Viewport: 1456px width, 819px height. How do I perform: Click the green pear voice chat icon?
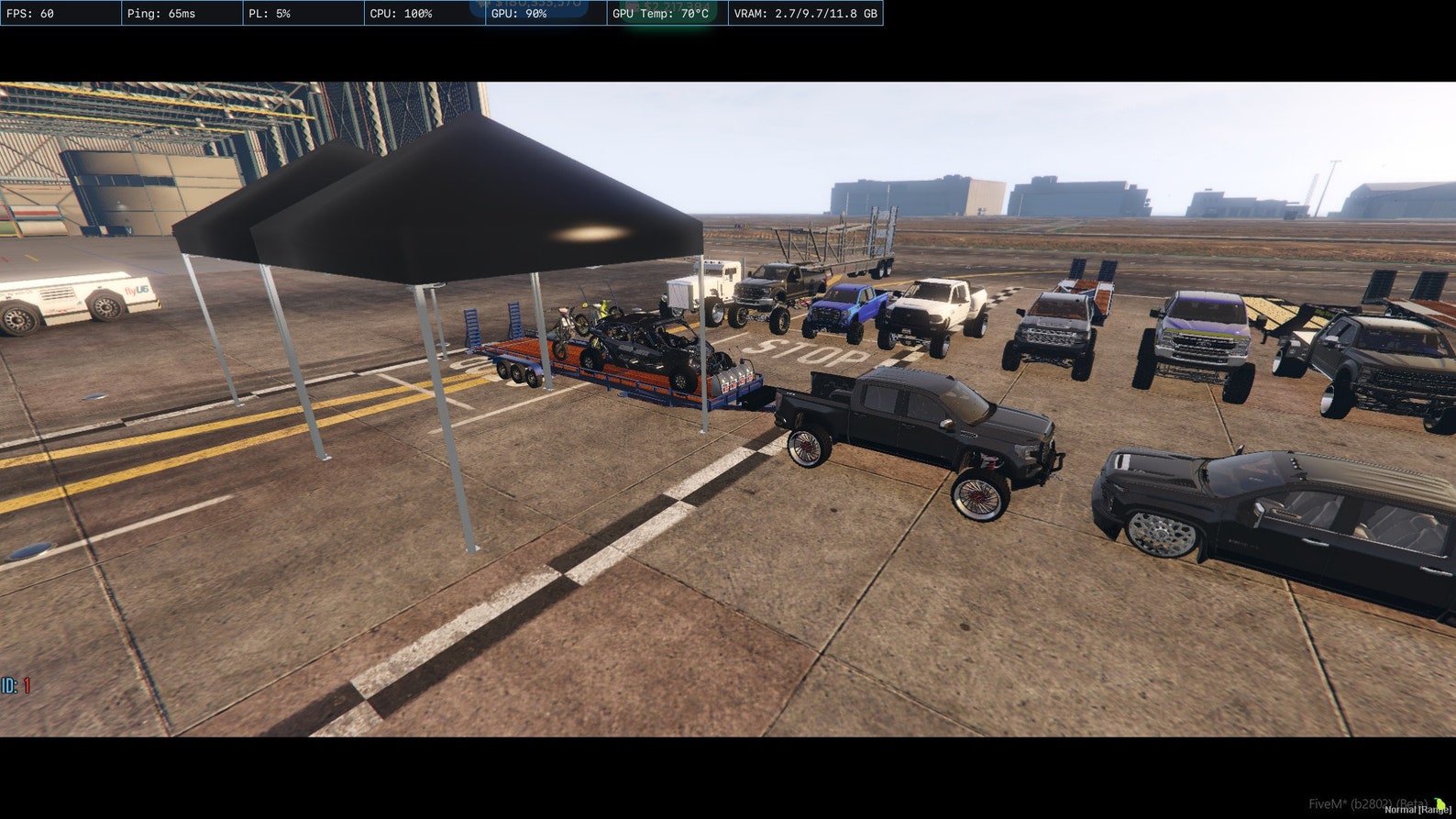pyautogui.click(x=1439, y=802)
